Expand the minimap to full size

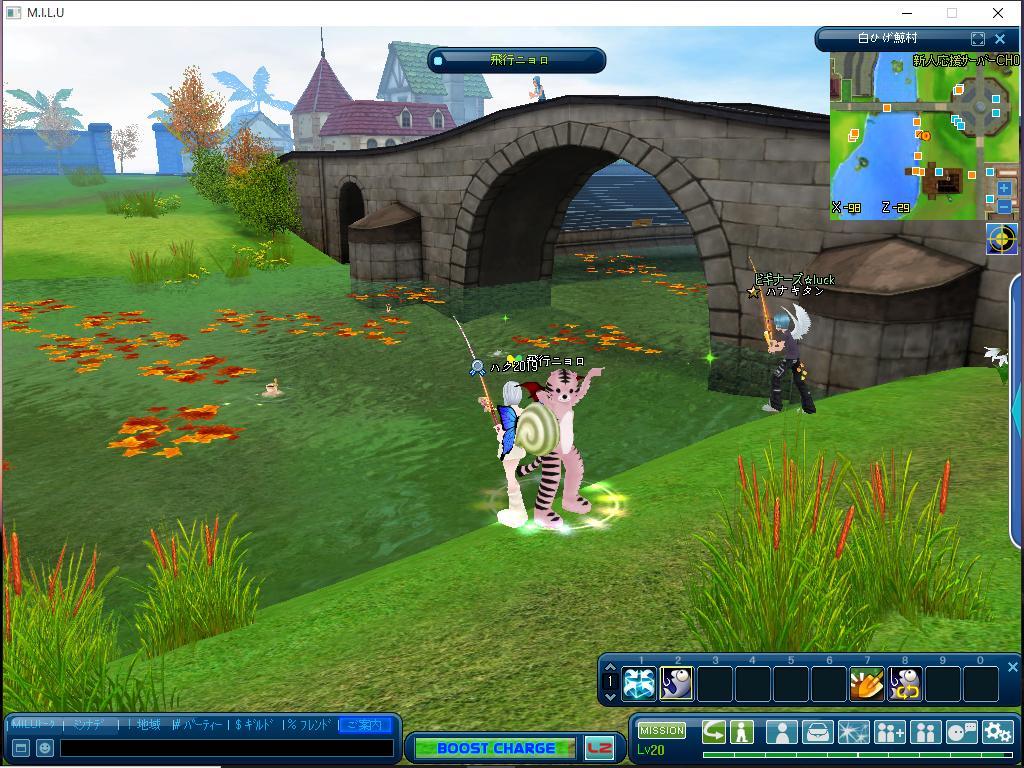click(978, 39)
